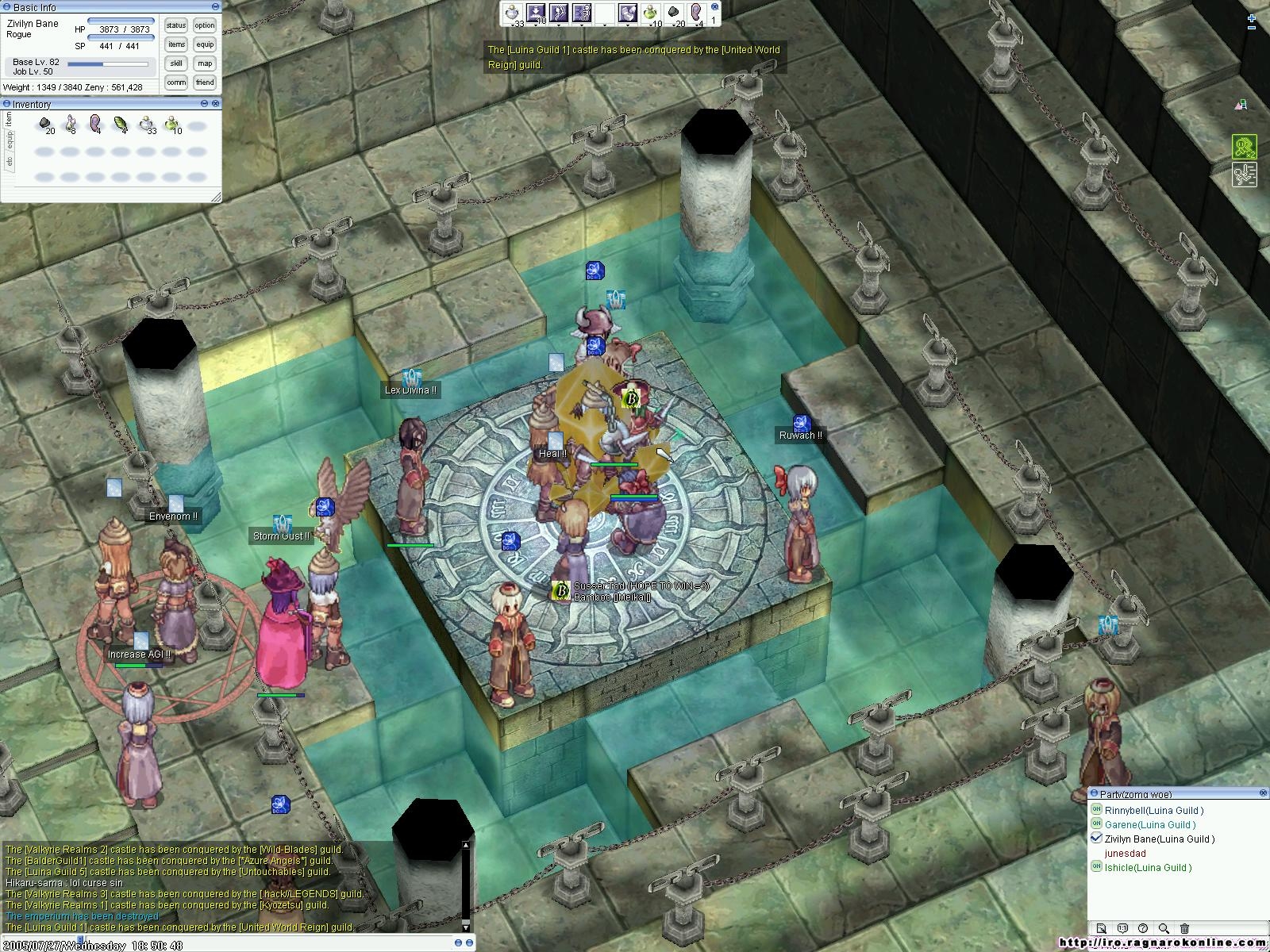This screenshot has height=952, width=1270.
Task: Select party member Rinnybell
Action: pos(1153,810)
